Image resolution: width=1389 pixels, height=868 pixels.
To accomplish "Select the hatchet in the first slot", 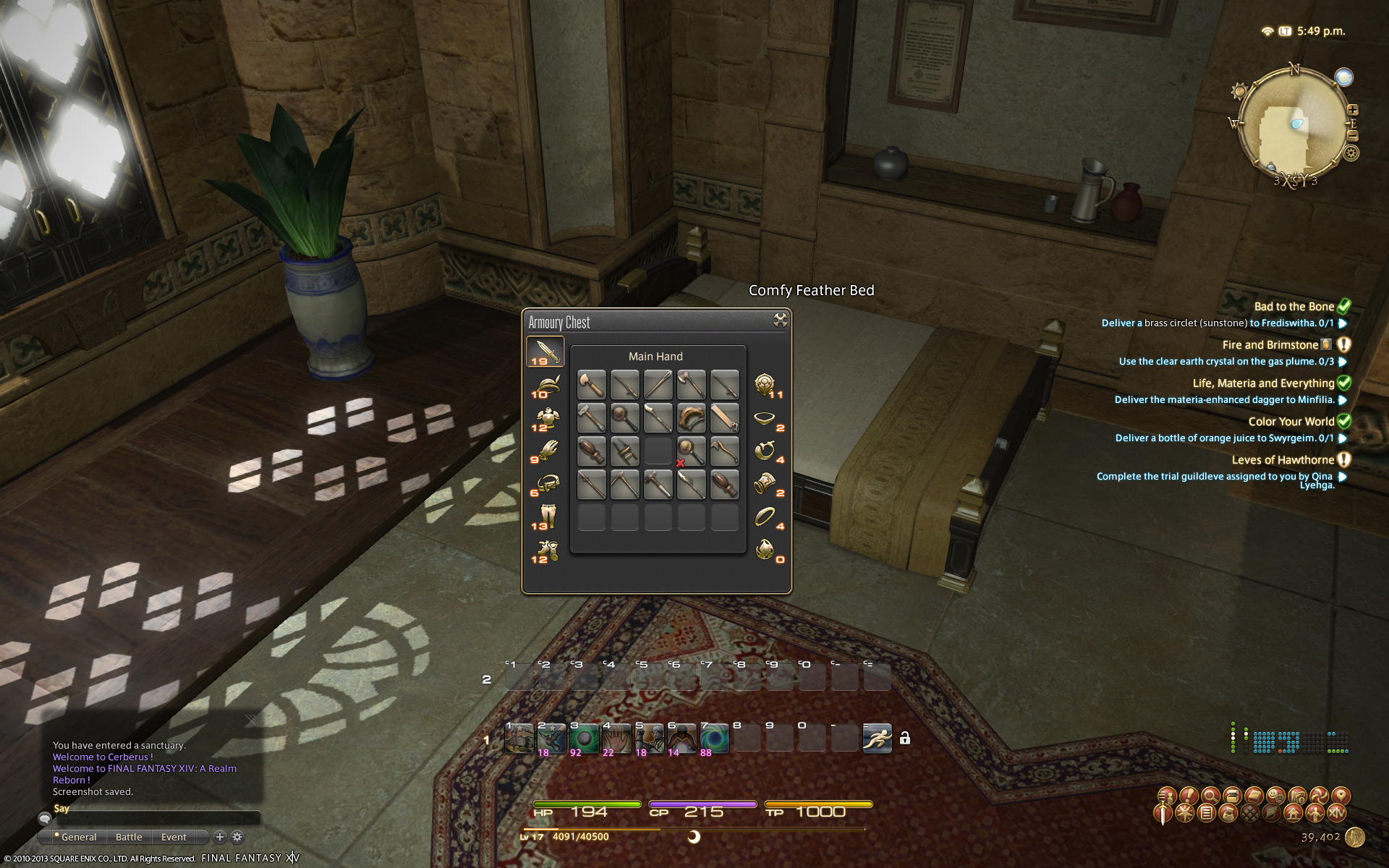I will [591, 385].
